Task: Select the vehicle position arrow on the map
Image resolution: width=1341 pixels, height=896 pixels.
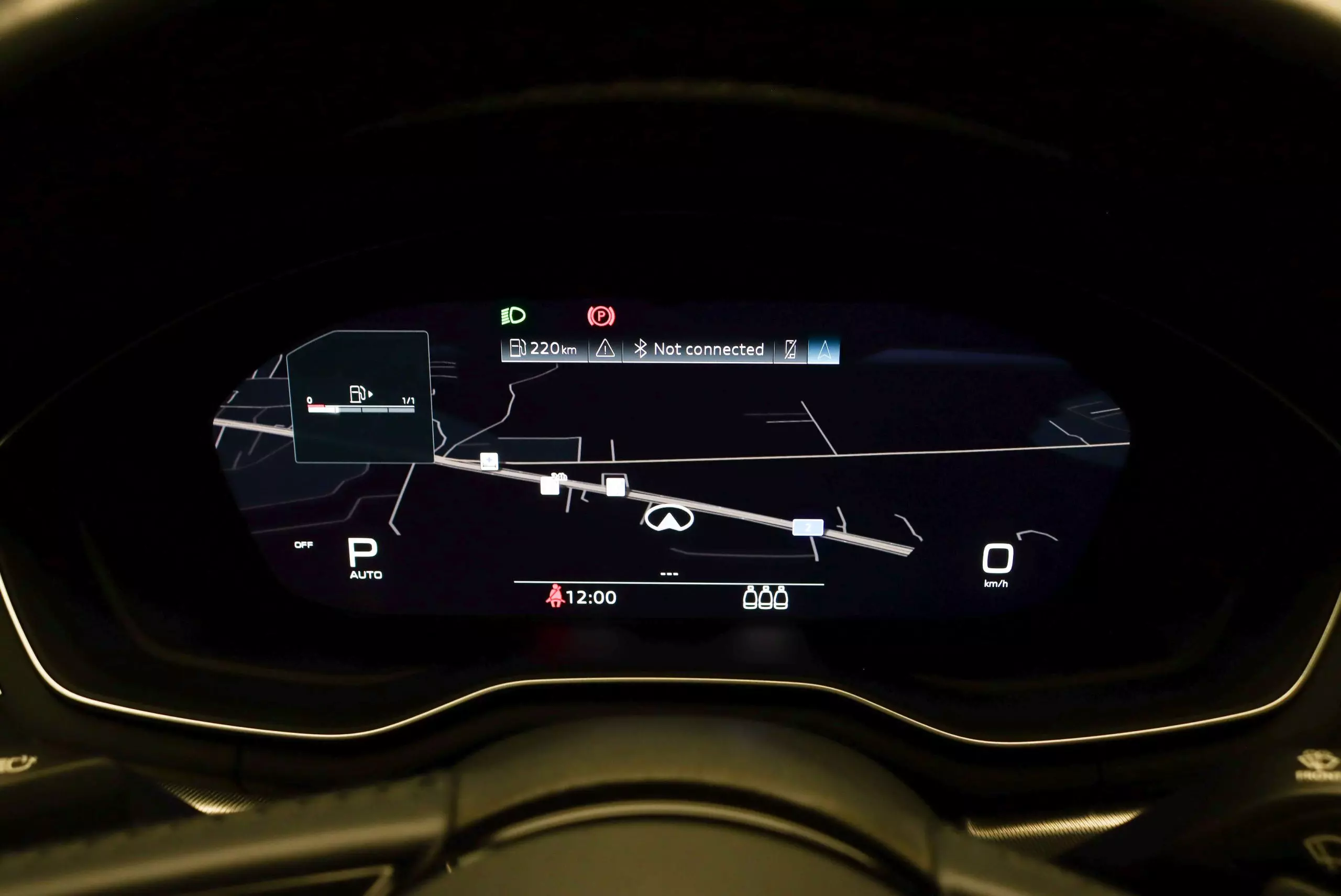Action: click(668, 518)
